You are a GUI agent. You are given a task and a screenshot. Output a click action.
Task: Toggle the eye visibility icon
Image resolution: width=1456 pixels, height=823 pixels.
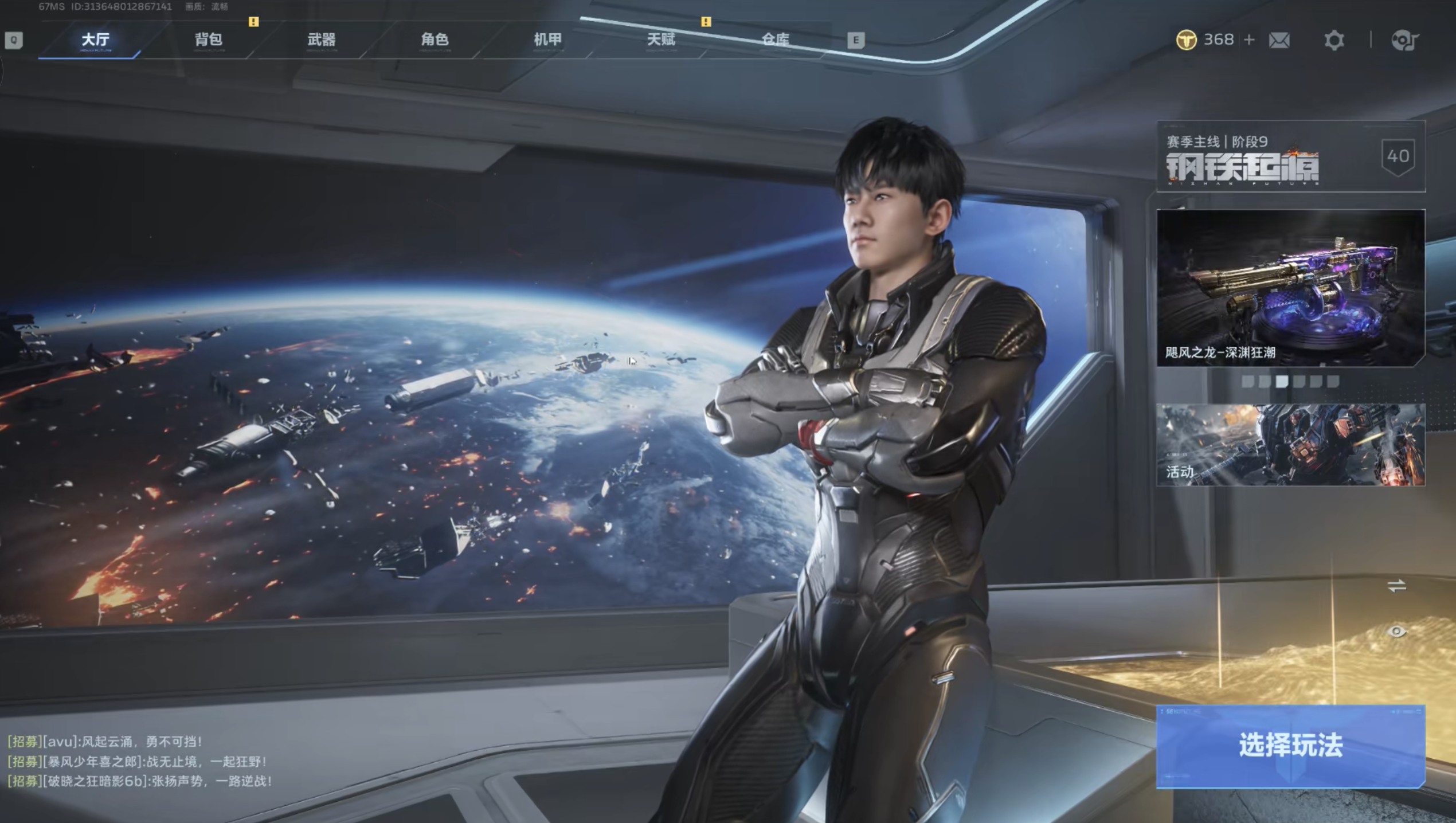point(1396,632)
